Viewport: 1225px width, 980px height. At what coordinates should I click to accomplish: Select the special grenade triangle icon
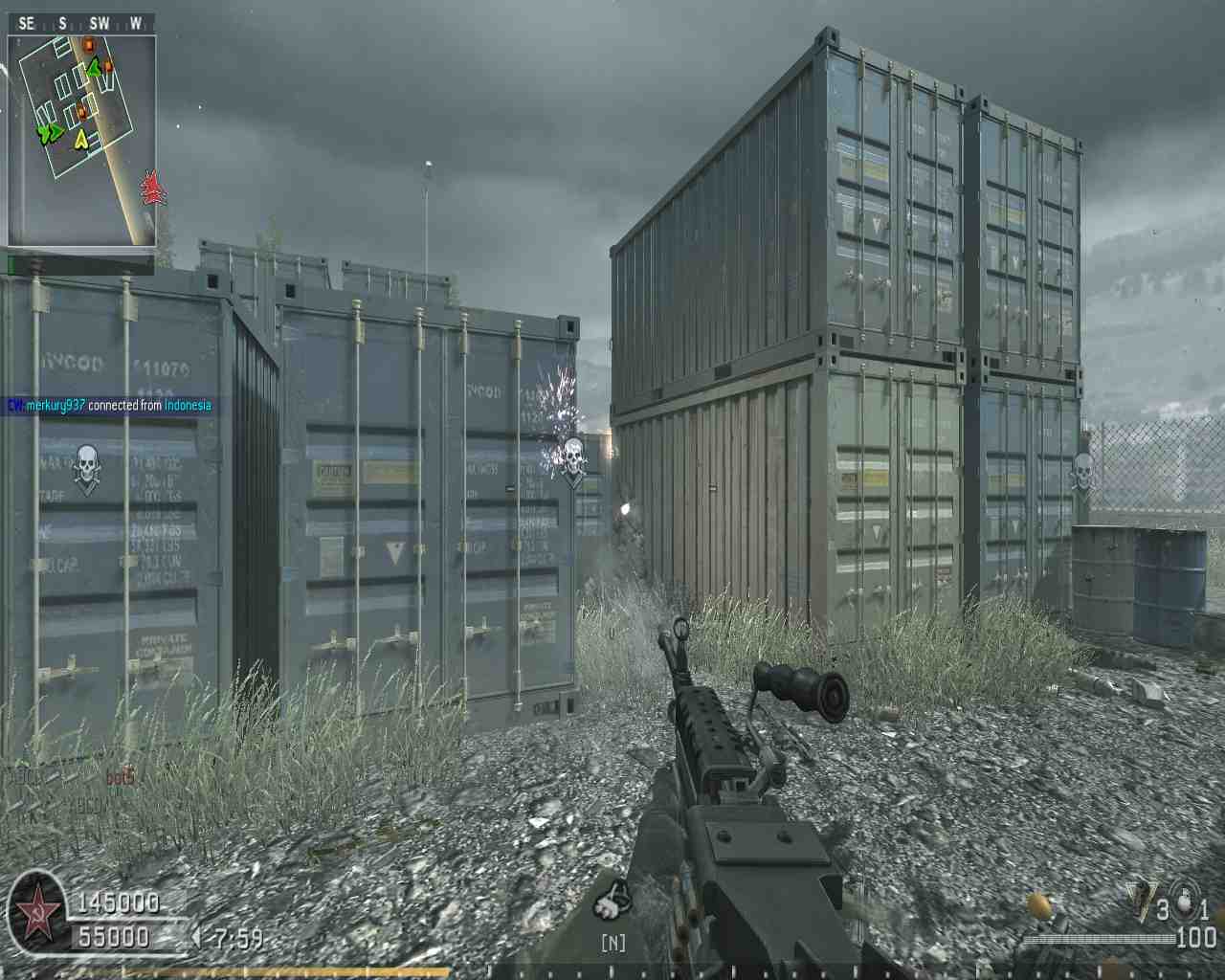click(1139, 899)
